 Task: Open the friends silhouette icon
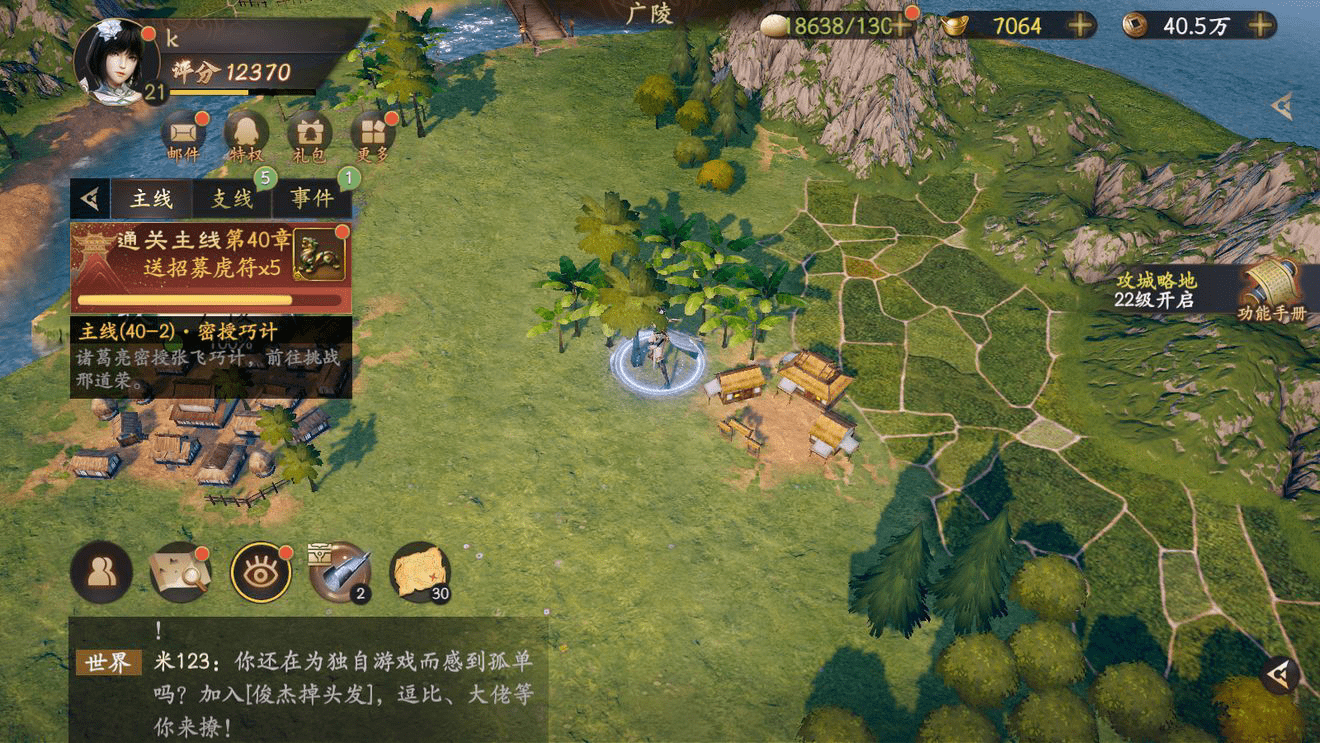pos(101,572)
